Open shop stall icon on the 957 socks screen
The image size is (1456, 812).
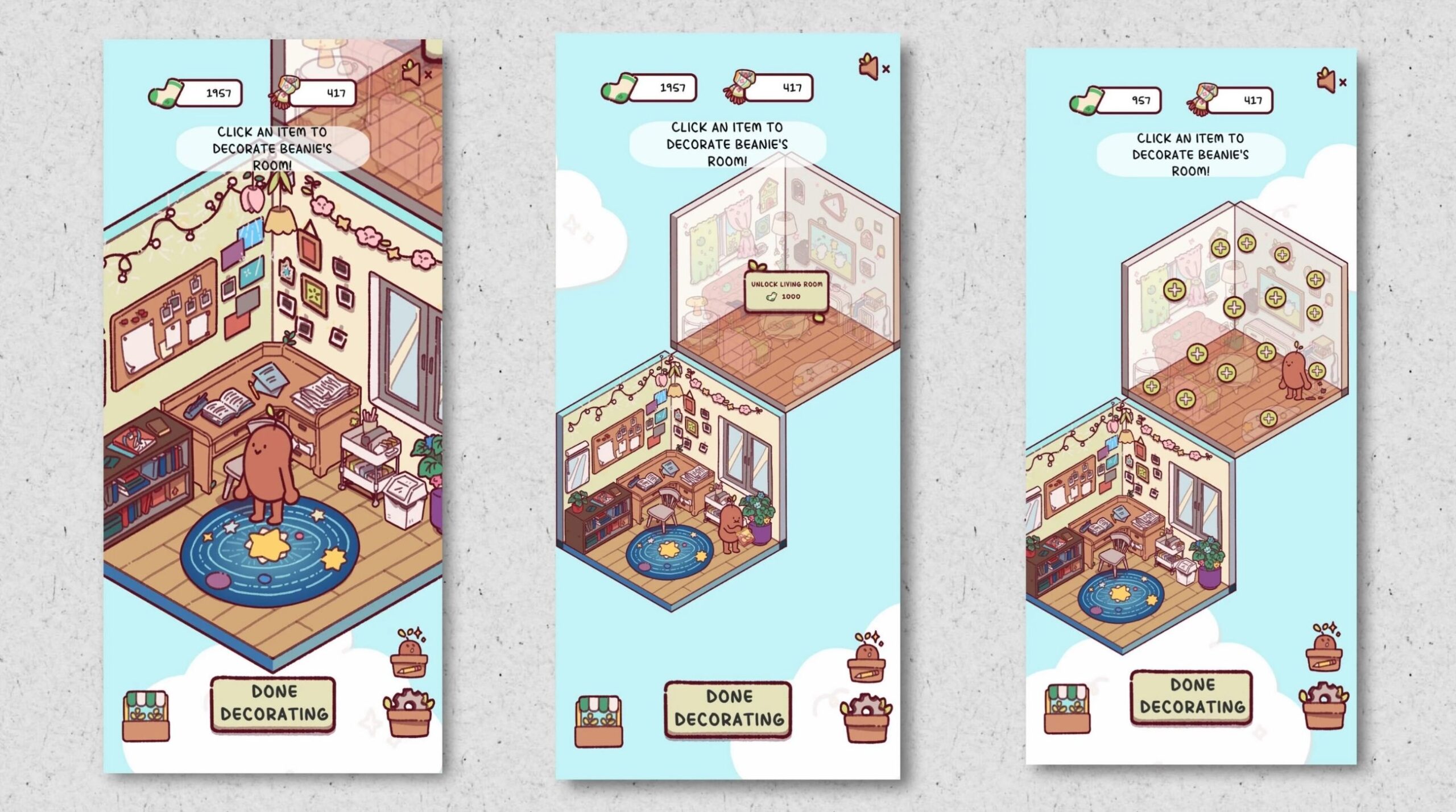(1067, 708)
